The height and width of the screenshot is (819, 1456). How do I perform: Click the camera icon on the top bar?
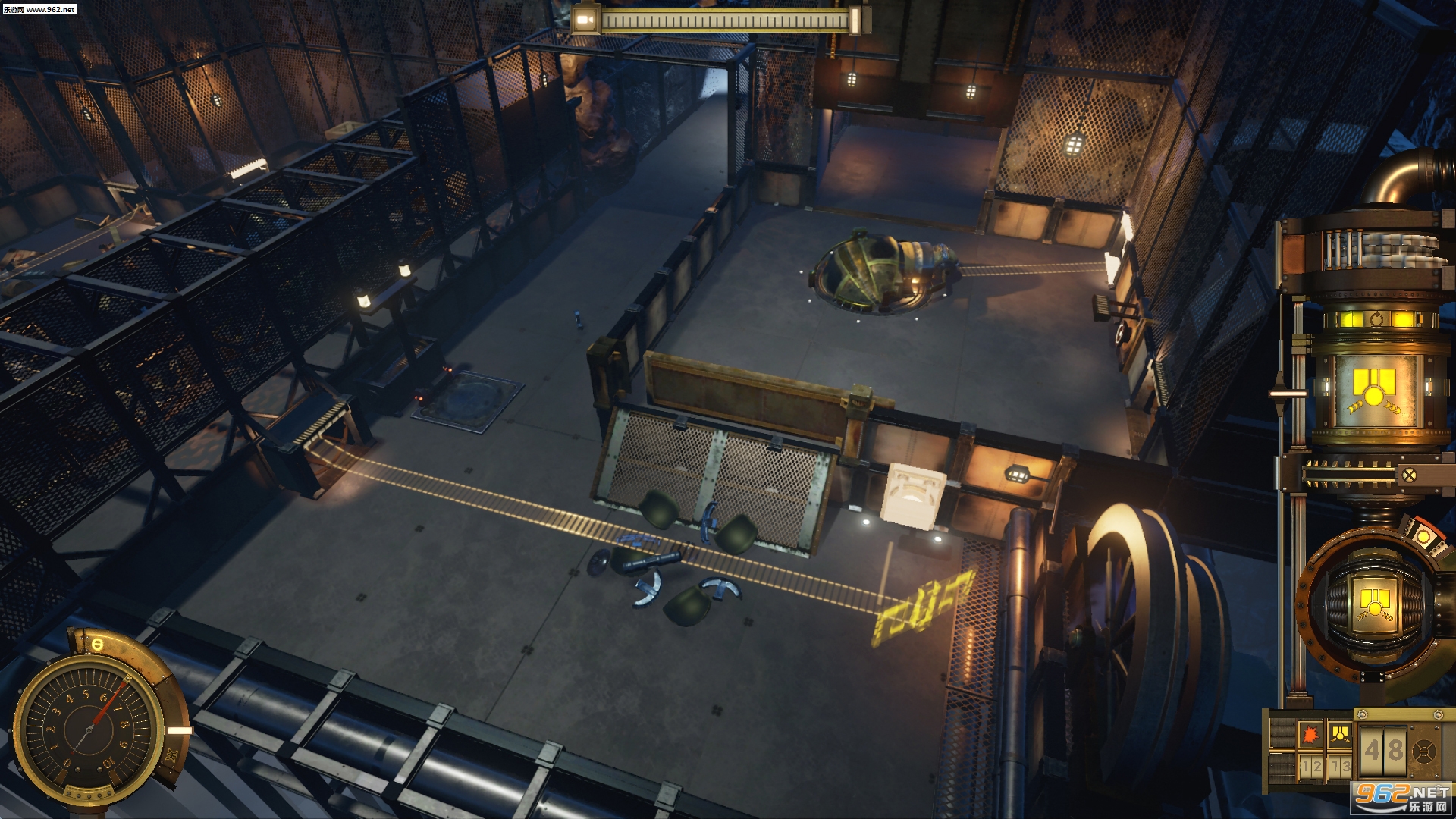[x=585, y=20]
